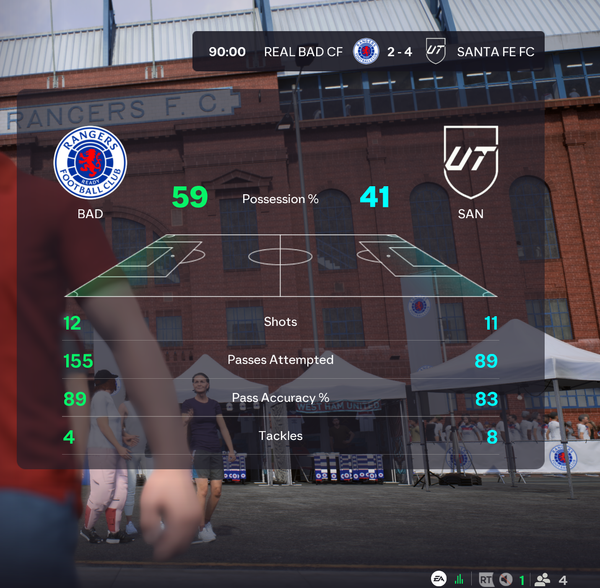
Task: Open the EA logo social overlay icon
Action: [438, 579]
